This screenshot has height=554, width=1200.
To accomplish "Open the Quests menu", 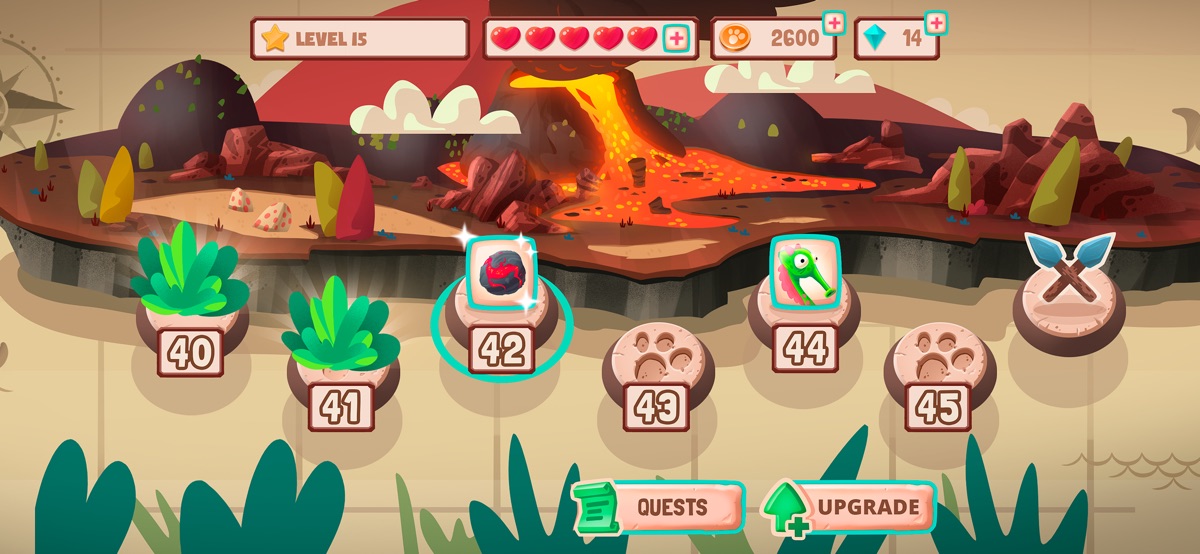I will tap(659, 507).
